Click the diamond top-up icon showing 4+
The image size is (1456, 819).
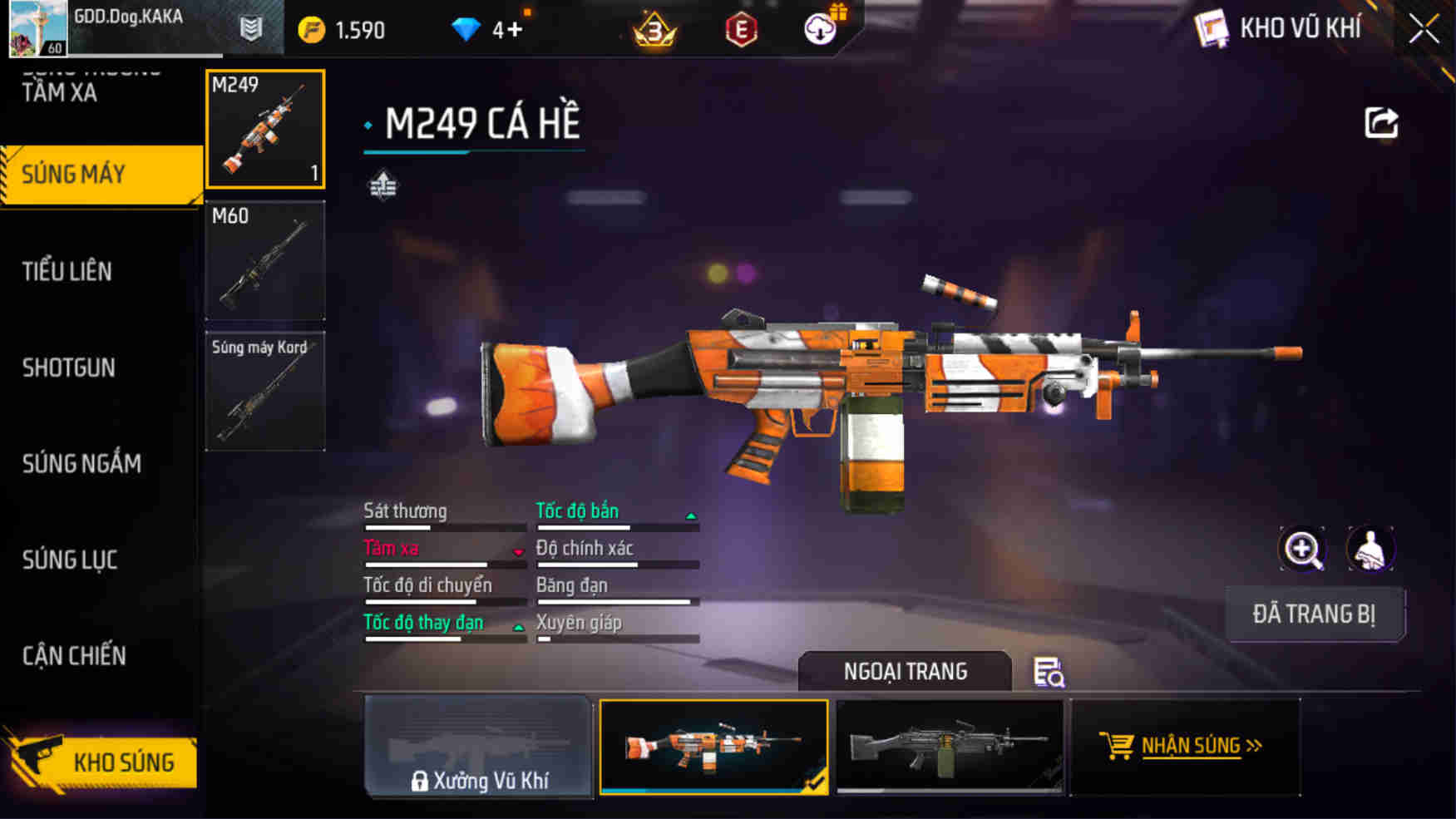466,27
